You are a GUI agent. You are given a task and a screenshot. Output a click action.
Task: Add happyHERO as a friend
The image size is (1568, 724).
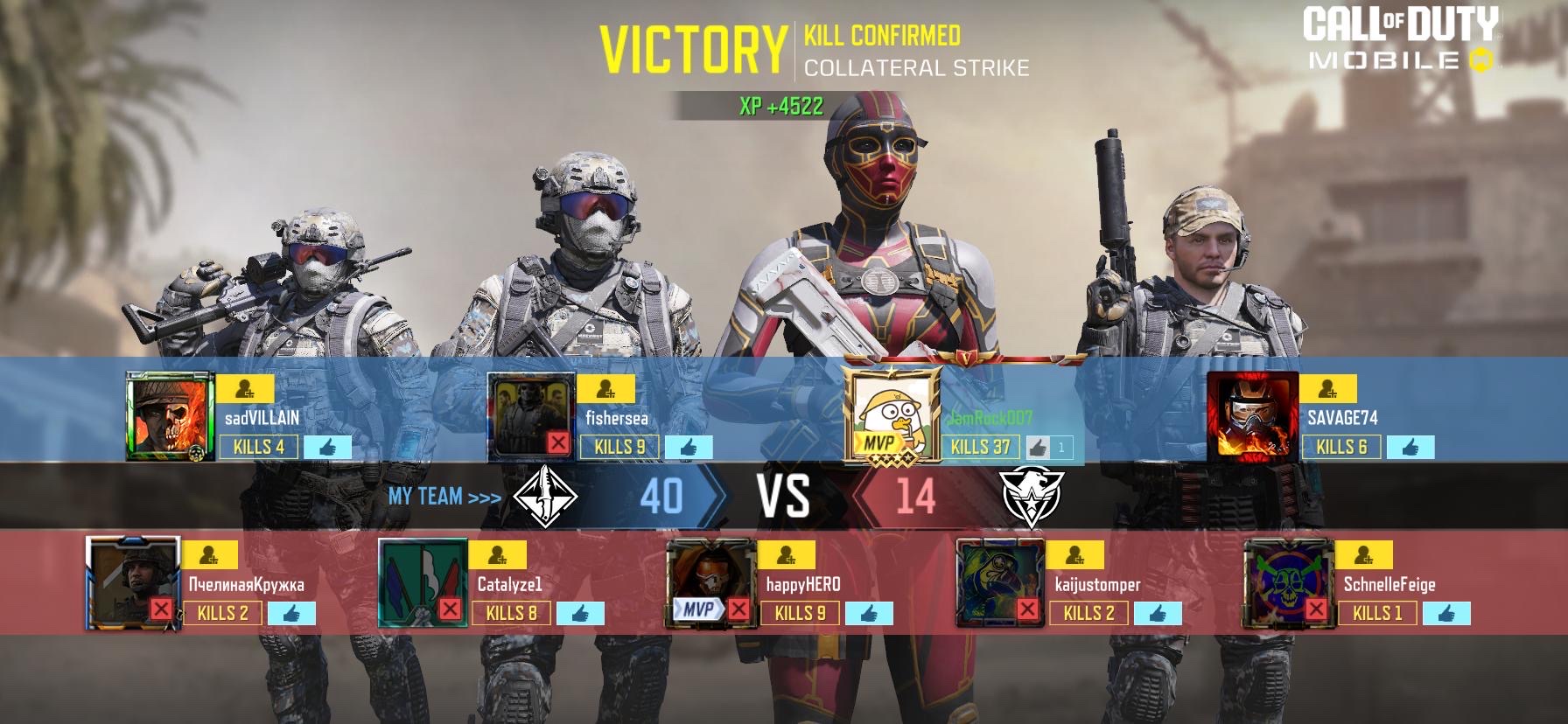786,555
